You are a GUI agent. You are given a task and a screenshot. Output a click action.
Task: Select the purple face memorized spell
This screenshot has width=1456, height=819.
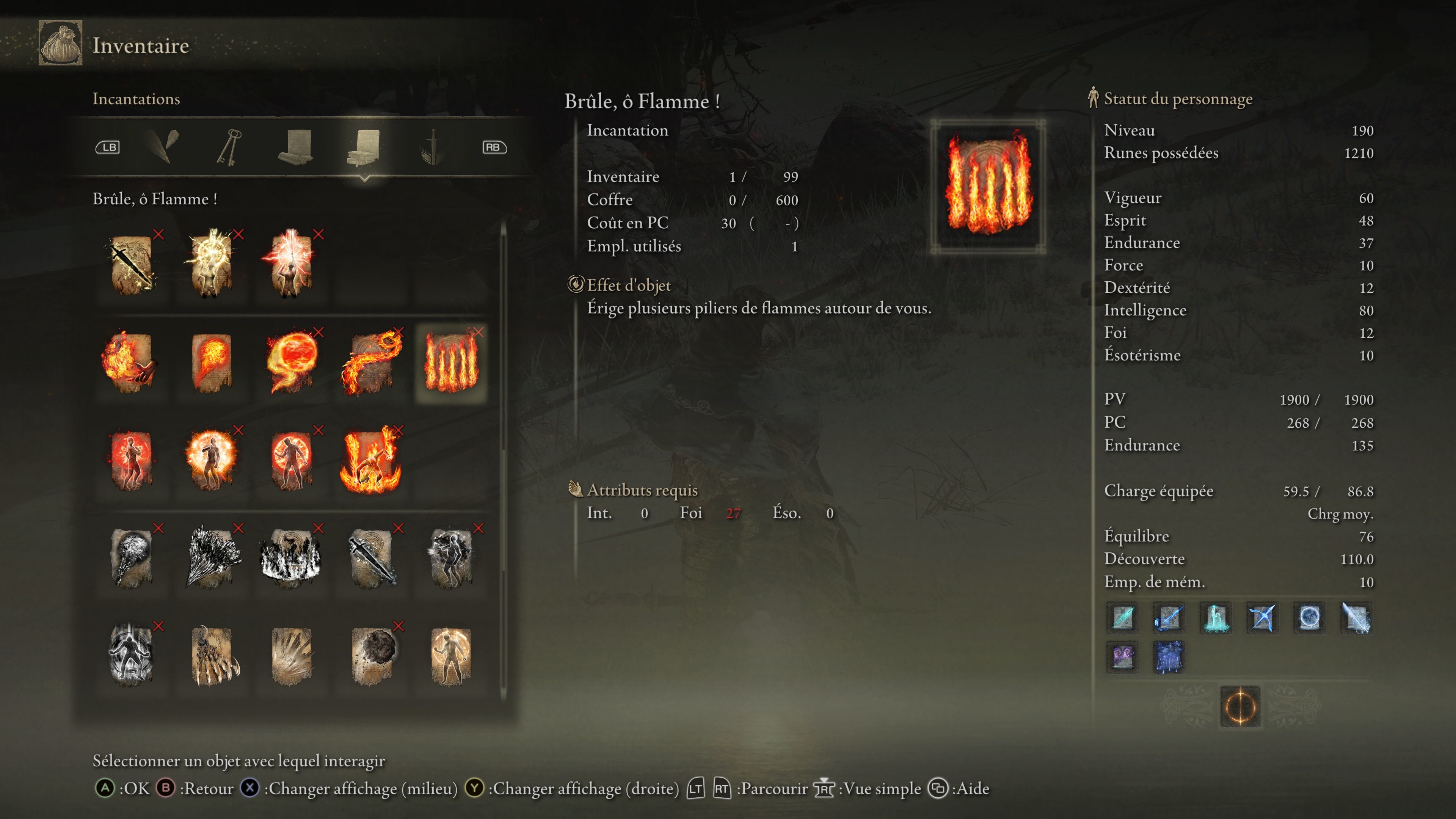[x=1122, y=657]
